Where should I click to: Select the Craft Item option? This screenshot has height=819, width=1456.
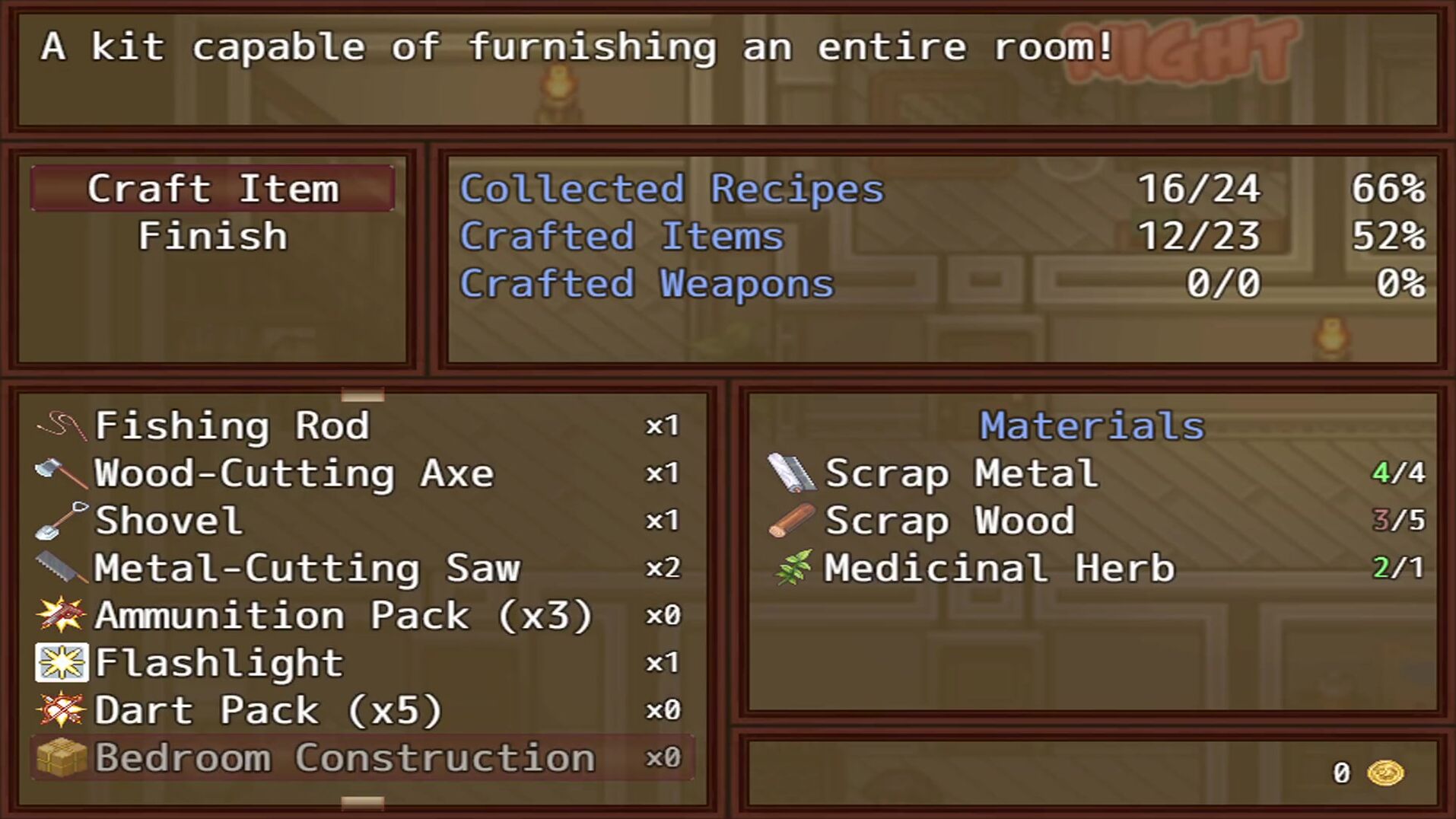pos(212,189)
